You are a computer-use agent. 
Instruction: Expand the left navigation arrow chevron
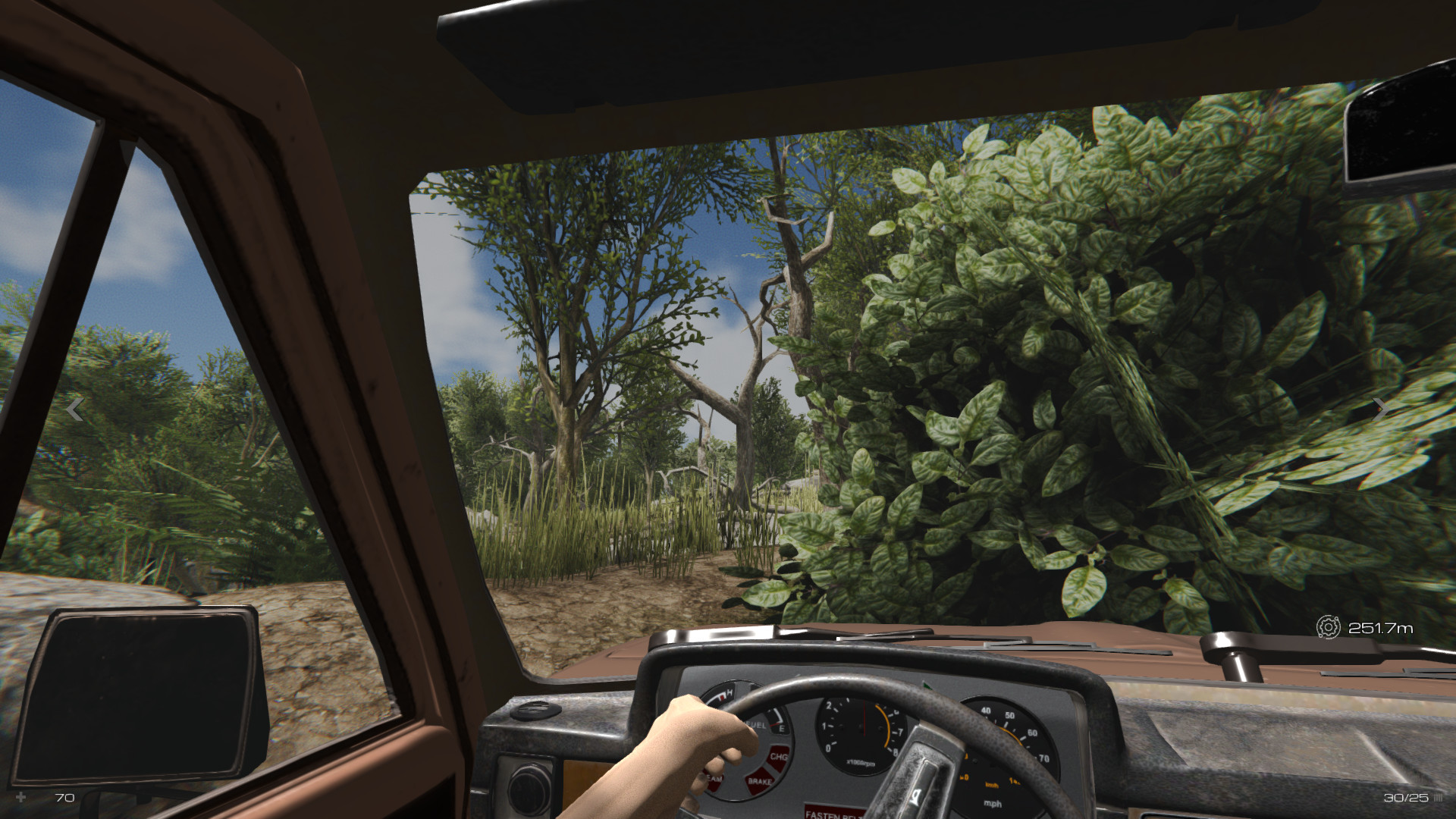74,409
